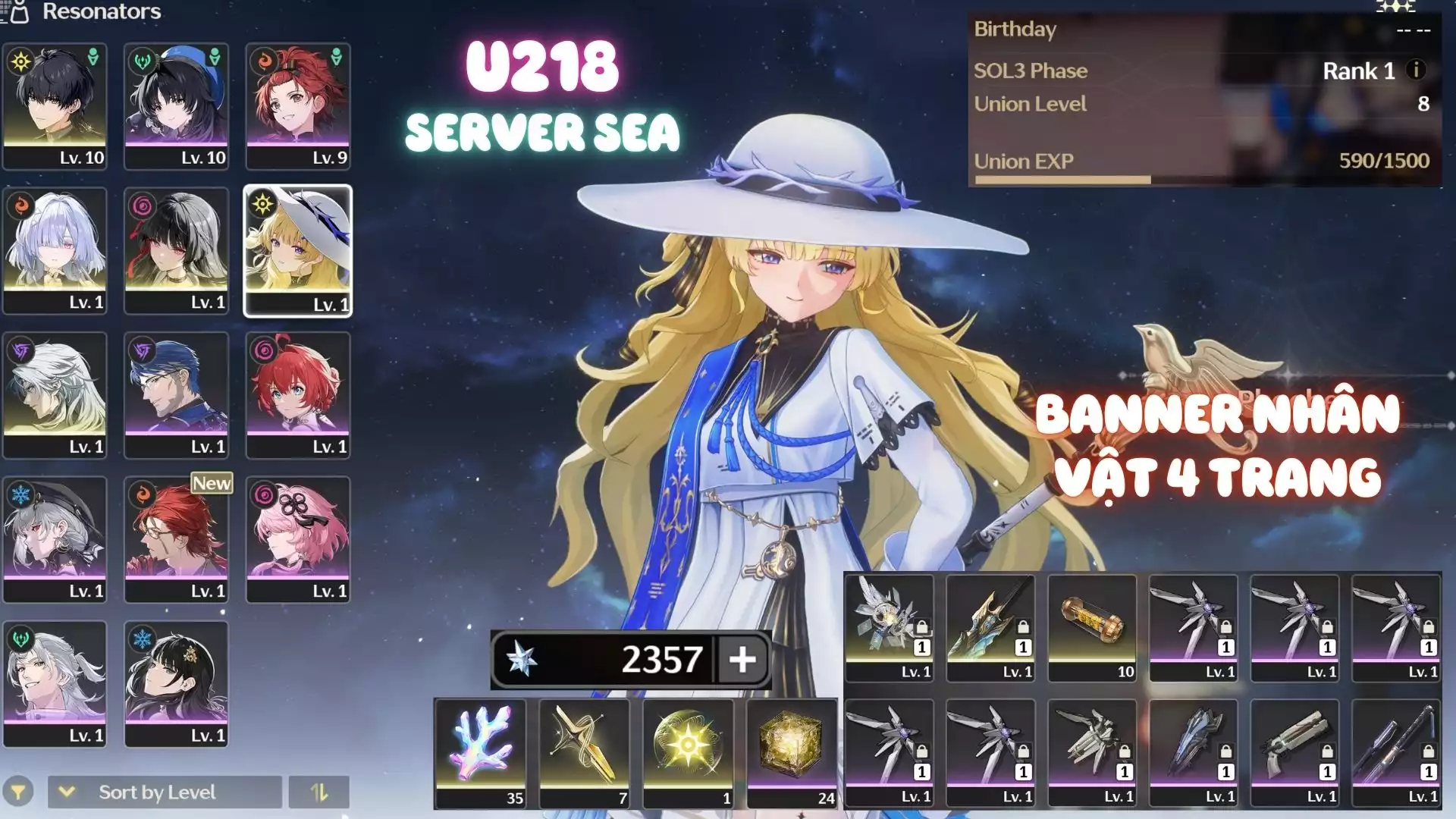Show SOL3 Phase info via the i icon
This screenshot has width=1456, height=819.
coord(1415,70)
